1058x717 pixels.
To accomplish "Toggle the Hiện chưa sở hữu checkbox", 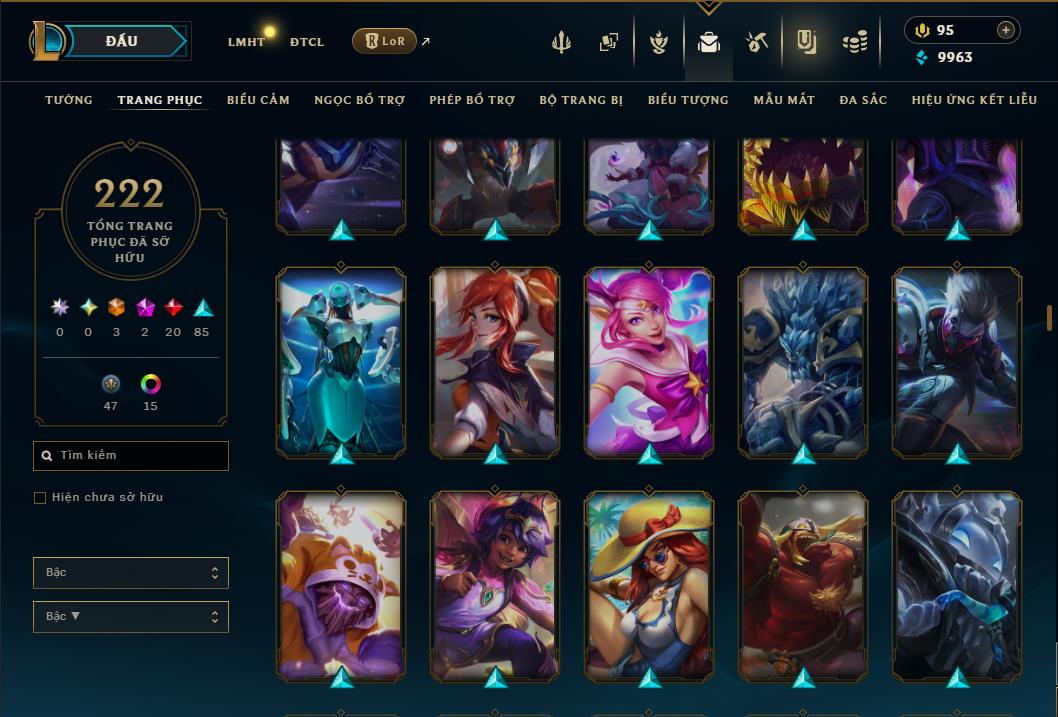I will tap(40, 498).
